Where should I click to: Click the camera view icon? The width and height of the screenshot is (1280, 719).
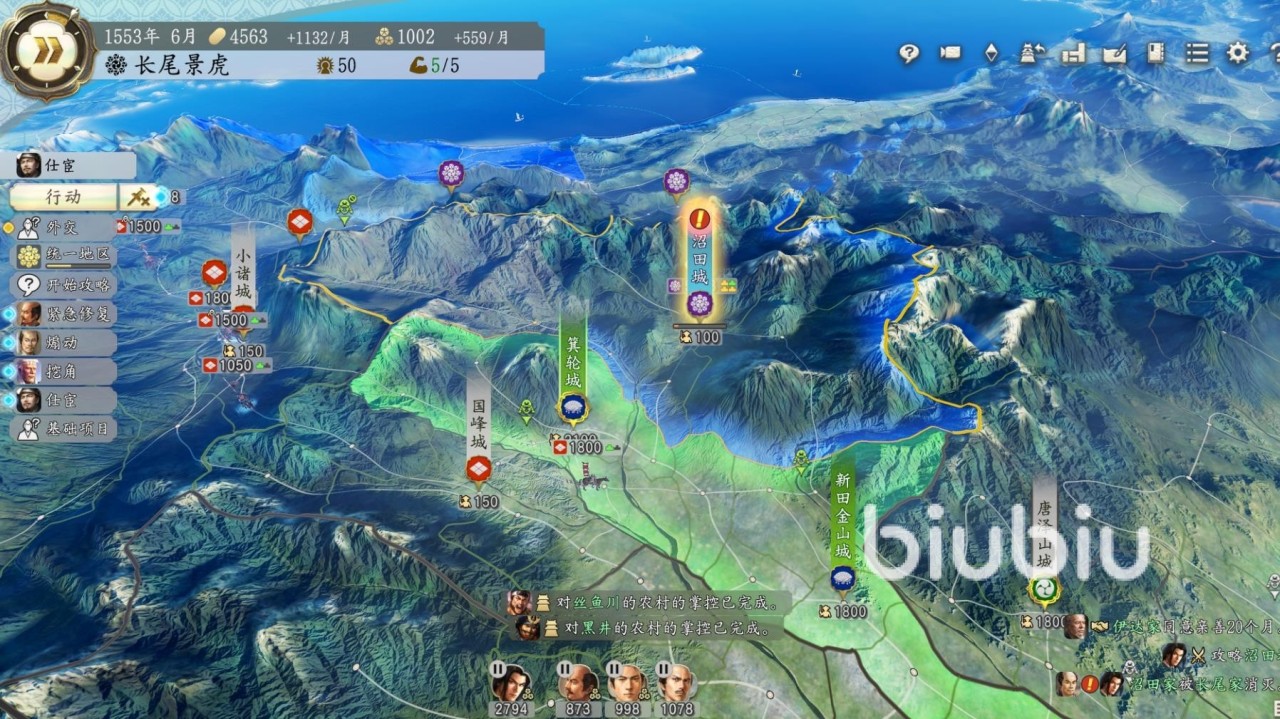(x=949, y=54)
